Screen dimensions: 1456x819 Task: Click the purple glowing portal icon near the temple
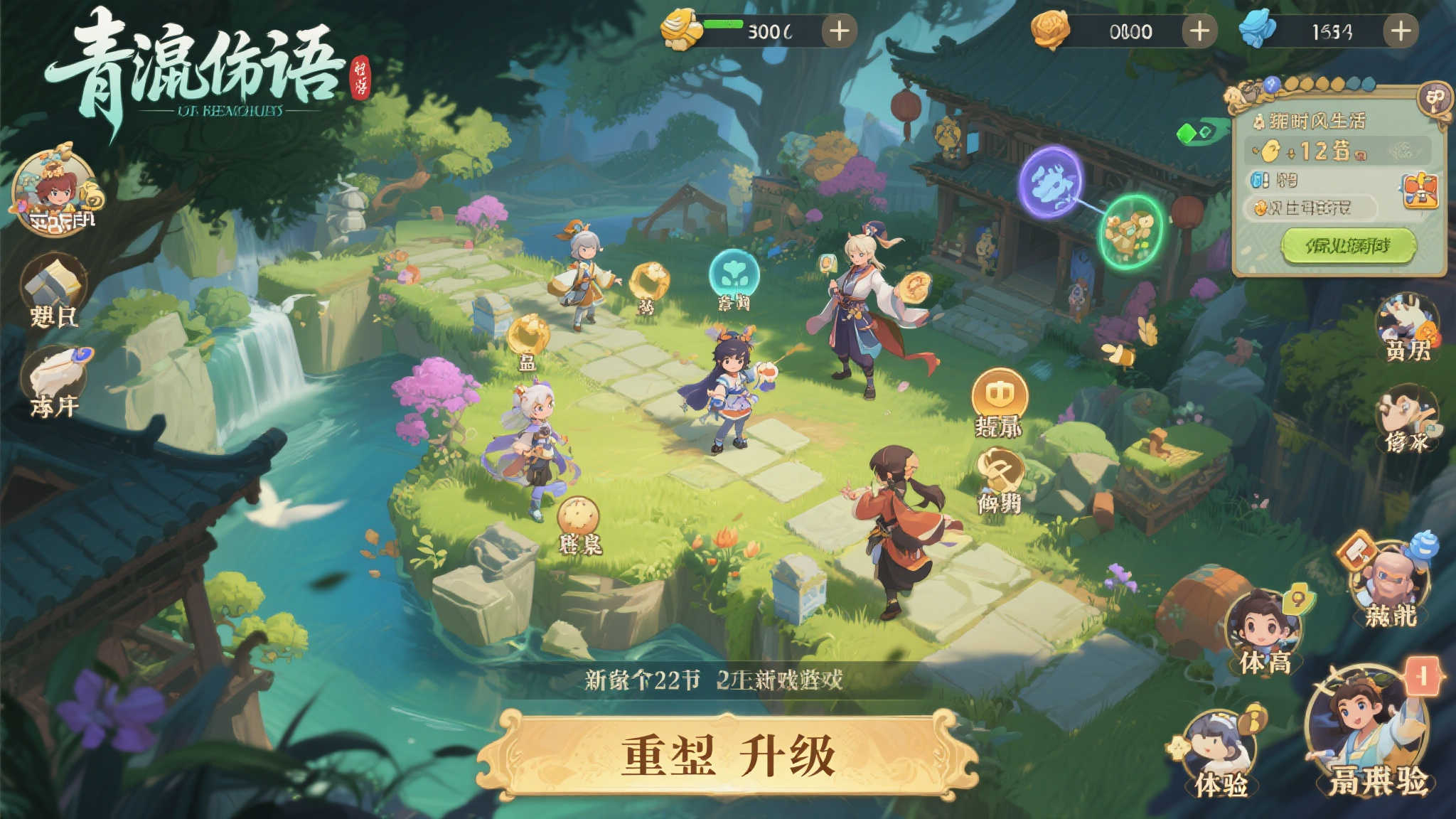(x=1051, y=183)
